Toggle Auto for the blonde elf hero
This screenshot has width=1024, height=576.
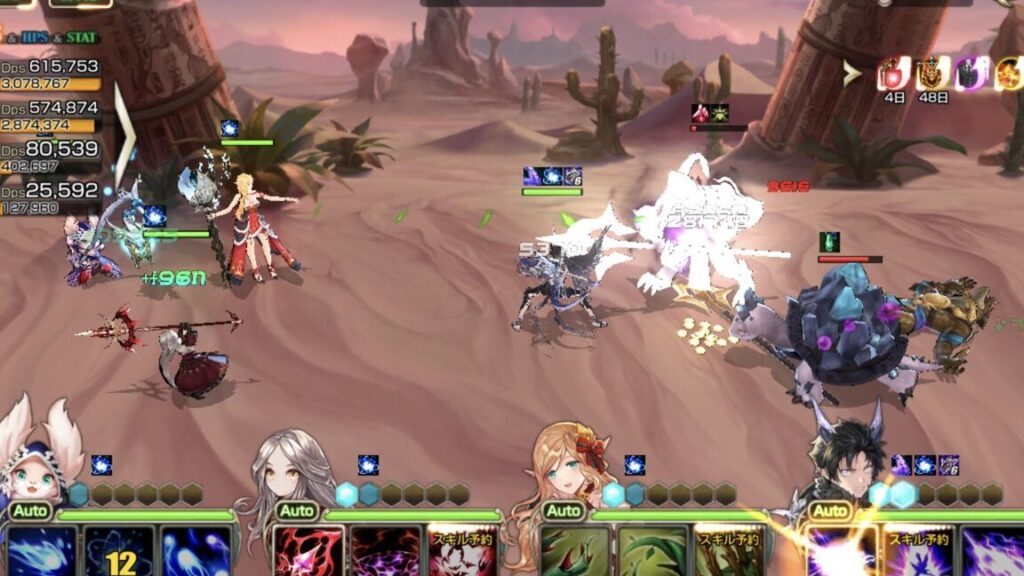(x=563, y=511)
